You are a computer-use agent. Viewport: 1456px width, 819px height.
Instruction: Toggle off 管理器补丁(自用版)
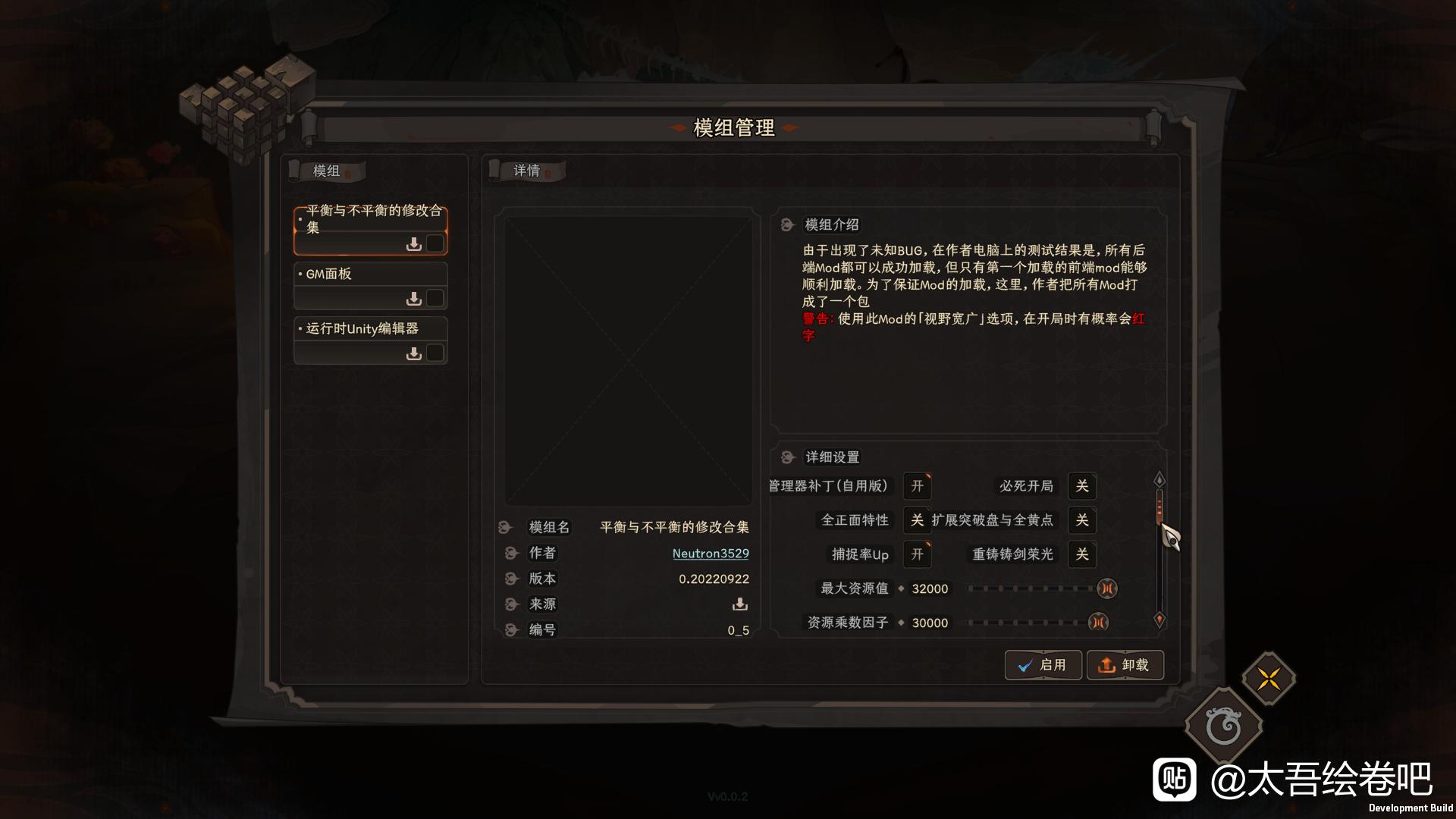click(918, 487)
